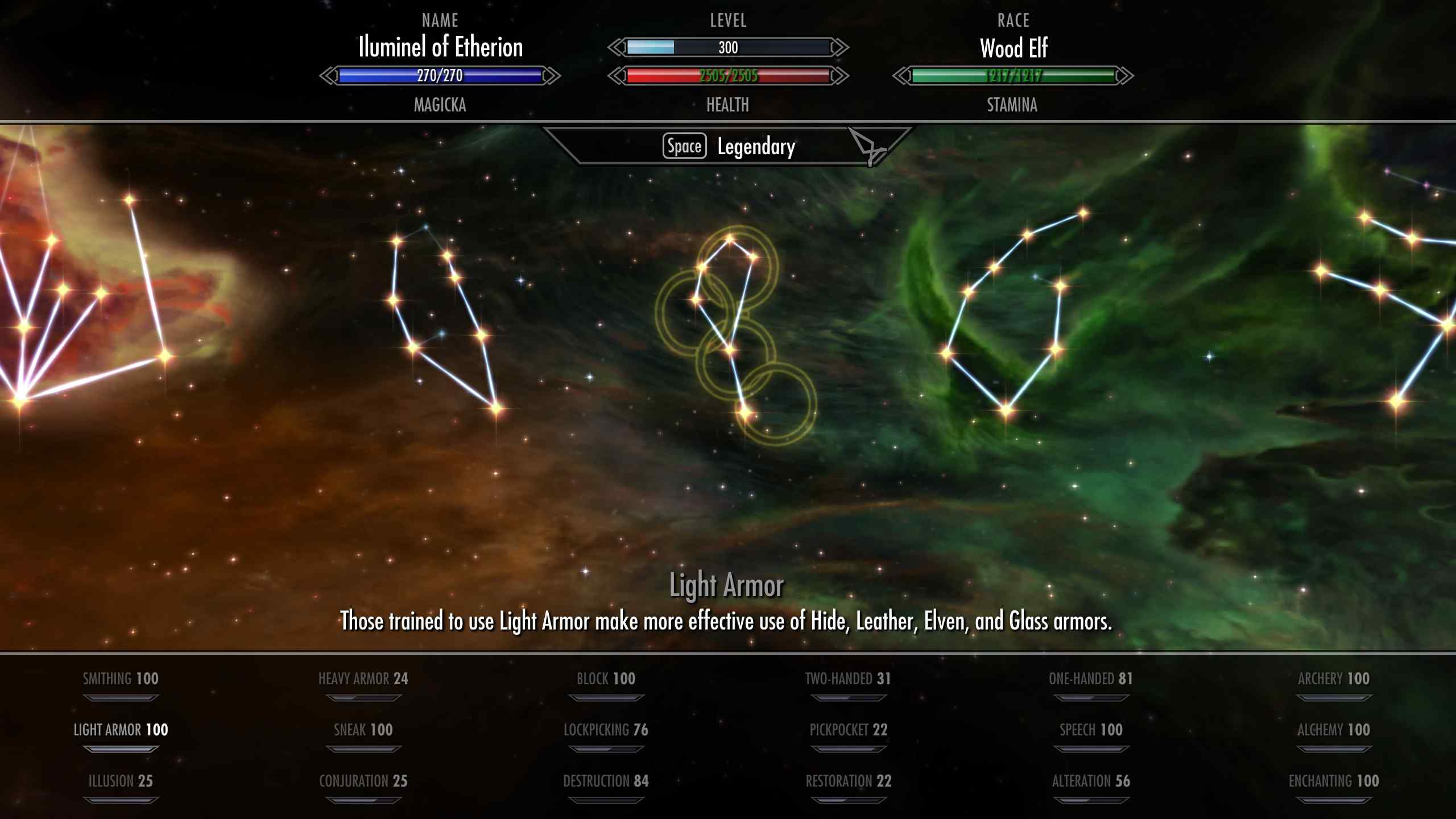This screenshot has height=819, width=1456.
Task: Choose the Sneak skill
Action: (x=363, y=730)
